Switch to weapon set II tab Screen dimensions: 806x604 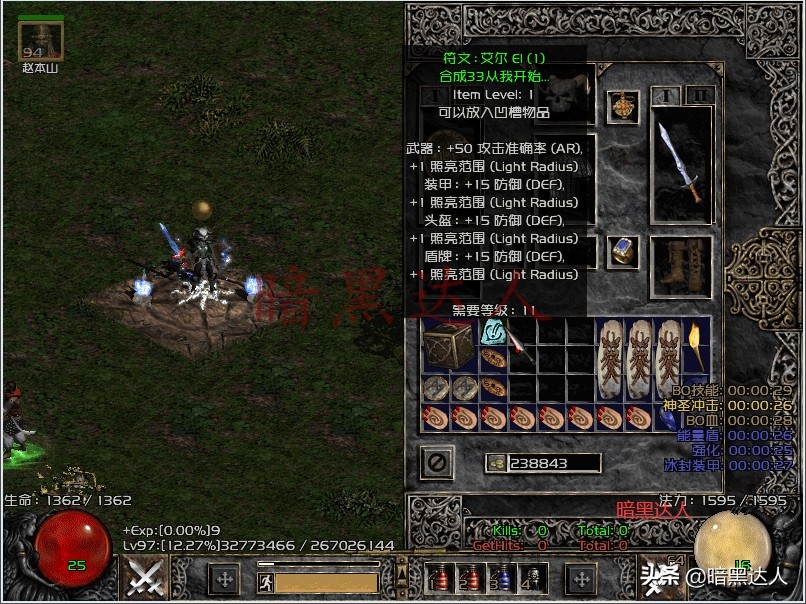[700, 95]
